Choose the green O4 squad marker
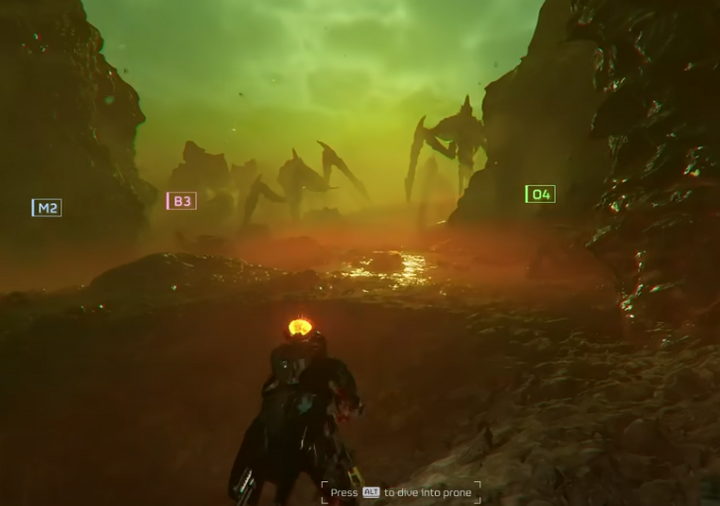Image resolution: width=720 pixels, height=506 pixels. (x=540, y=194)
